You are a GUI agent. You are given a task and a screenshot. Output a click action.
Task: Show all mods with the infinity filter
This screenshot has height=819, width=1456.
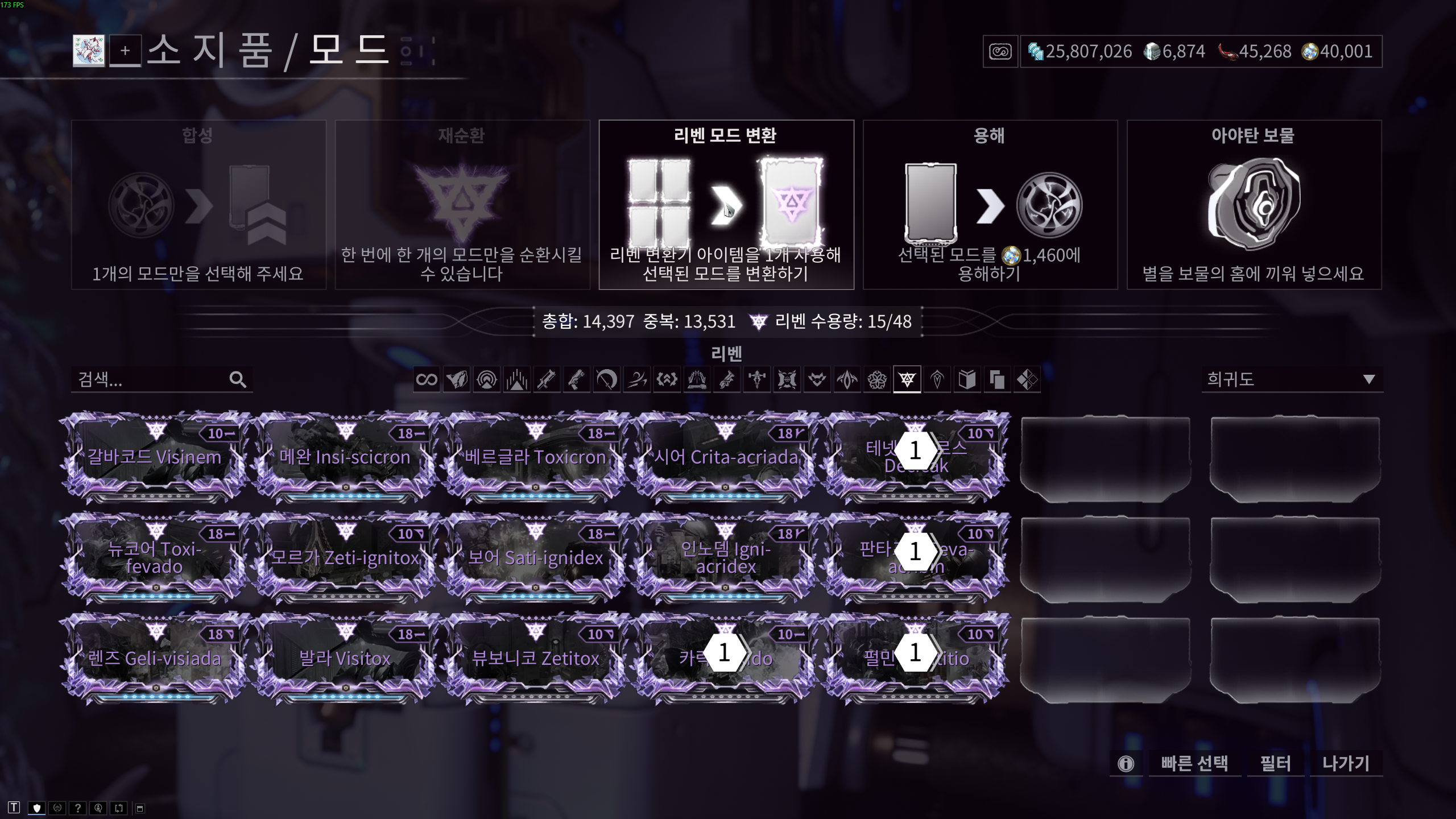click(x=427, y=379)
